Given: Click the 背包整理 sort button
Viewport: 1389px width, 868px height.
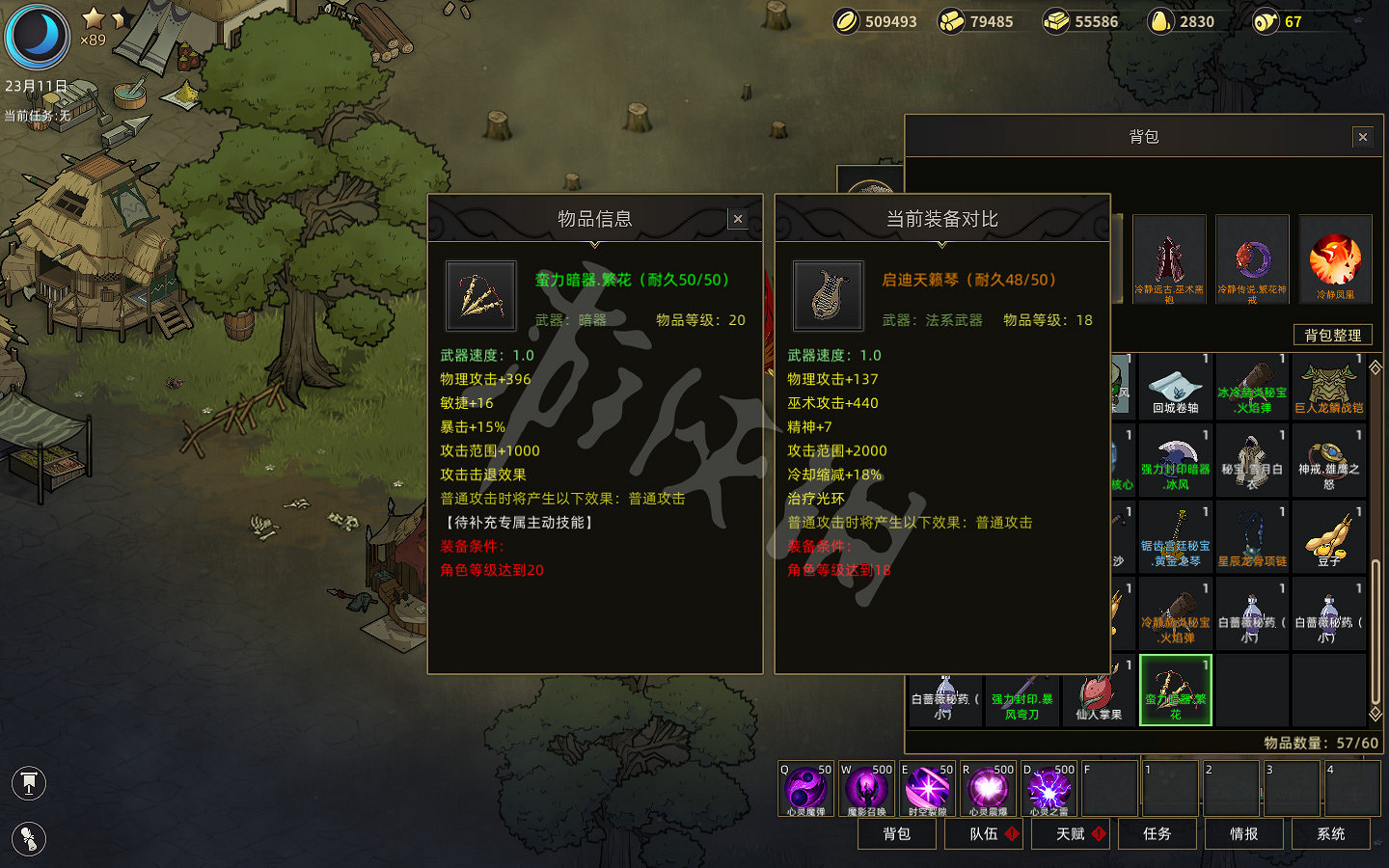Looking at the screenshot, I should point(1332,335).
